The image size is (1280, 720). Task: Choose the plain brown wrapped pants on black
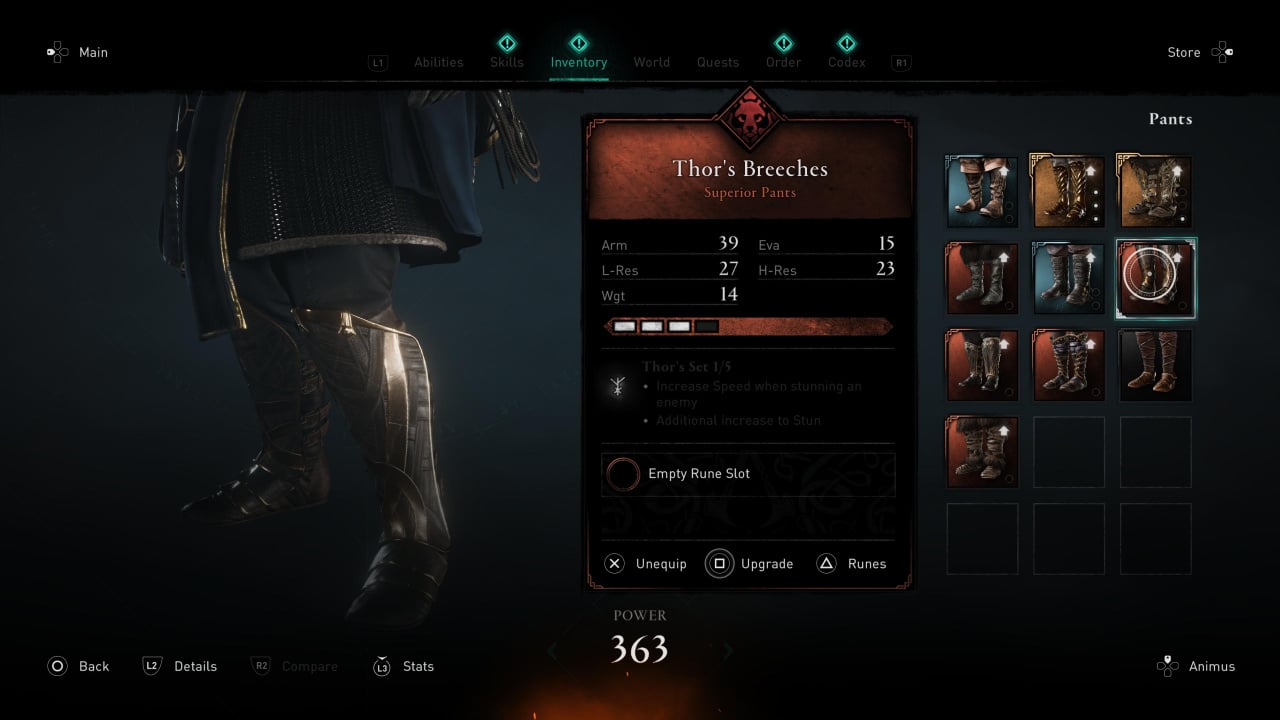(x=1155, y=365)
